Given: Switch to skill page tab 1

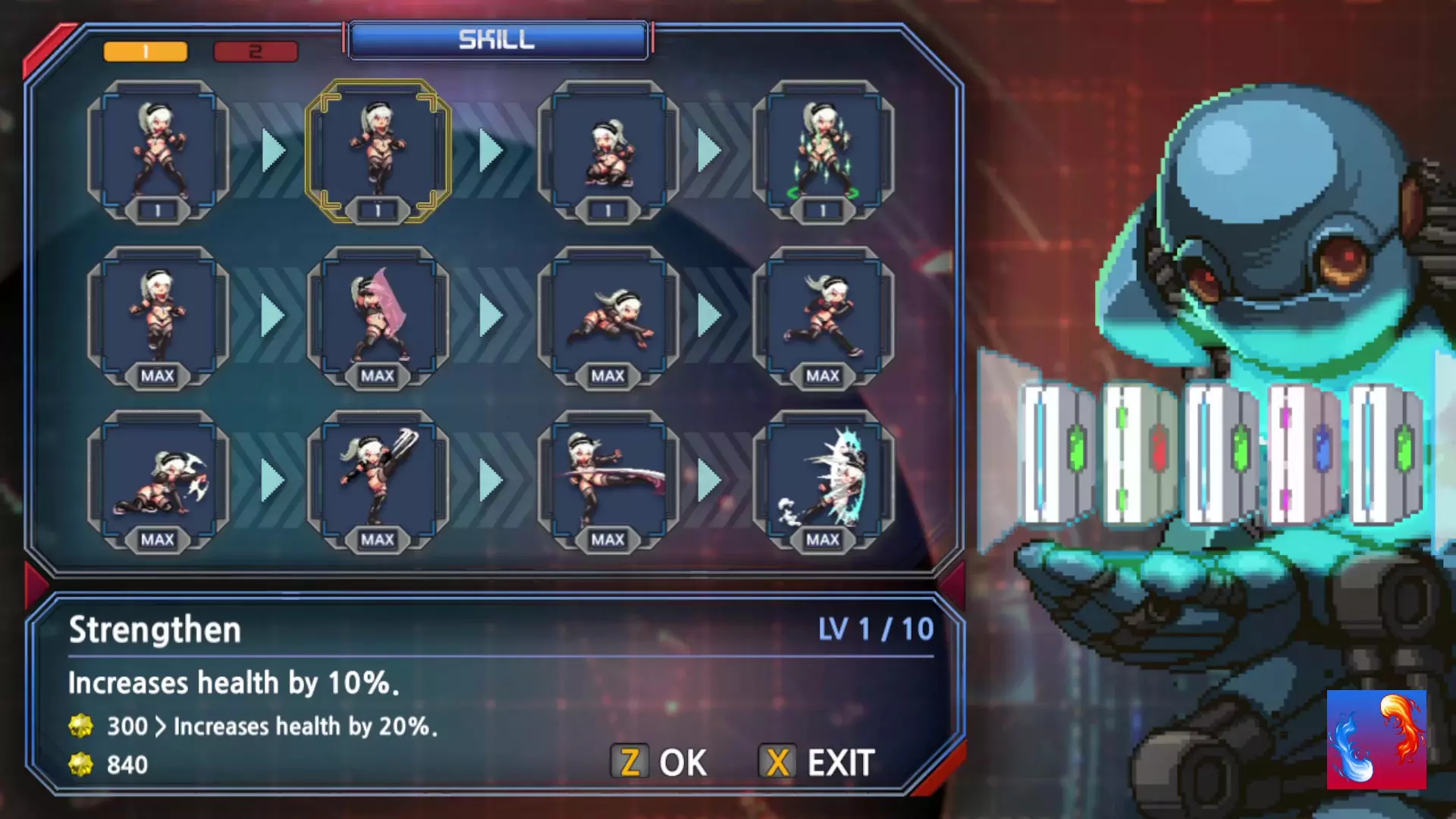Looking at the screenshot, I should click(x=145, y=52).
